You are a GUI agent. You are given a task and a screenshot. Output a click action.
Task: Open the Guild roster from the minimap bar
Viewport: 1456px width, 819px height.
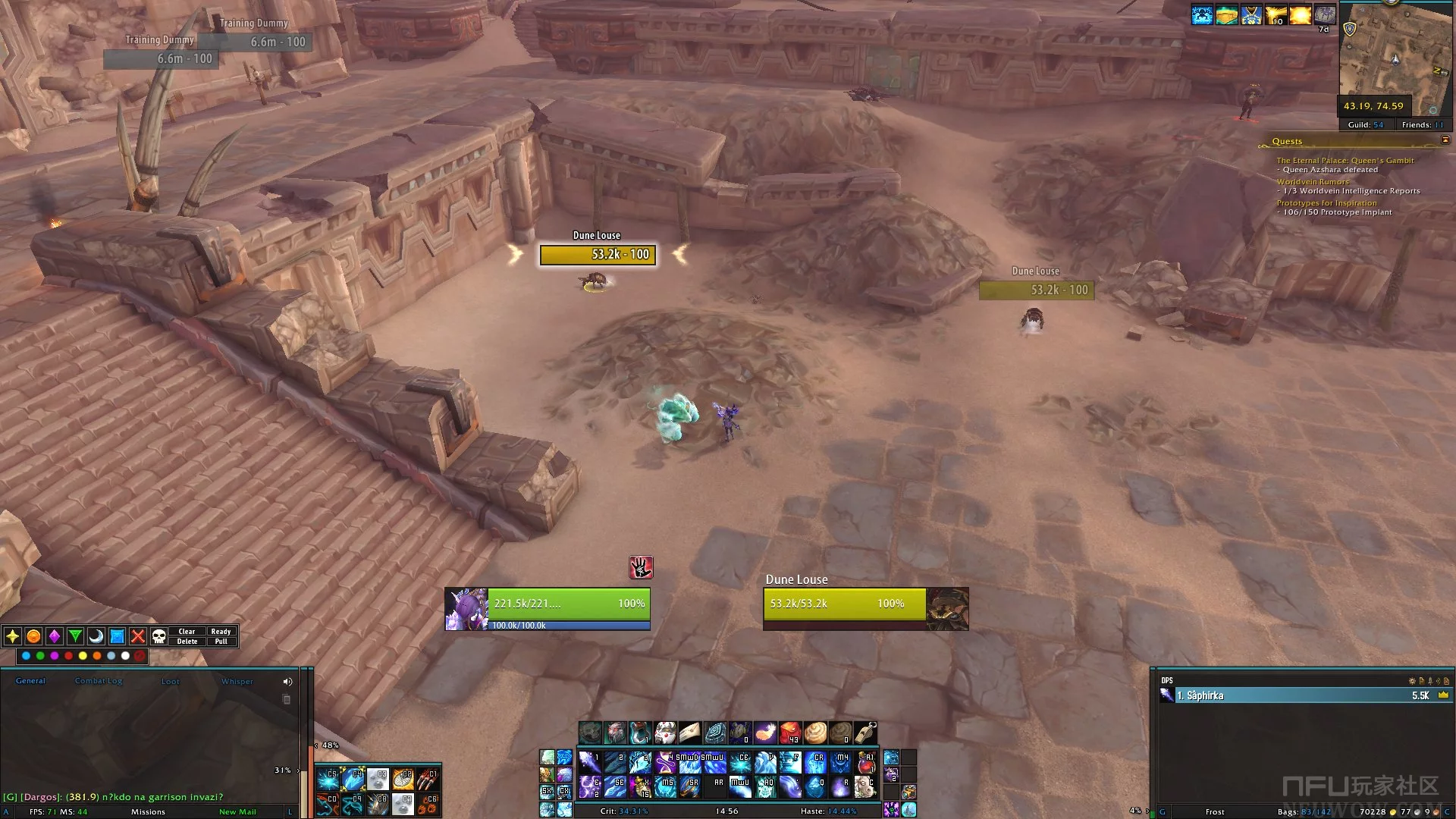pyautogui.click(x=1365, y=125)
